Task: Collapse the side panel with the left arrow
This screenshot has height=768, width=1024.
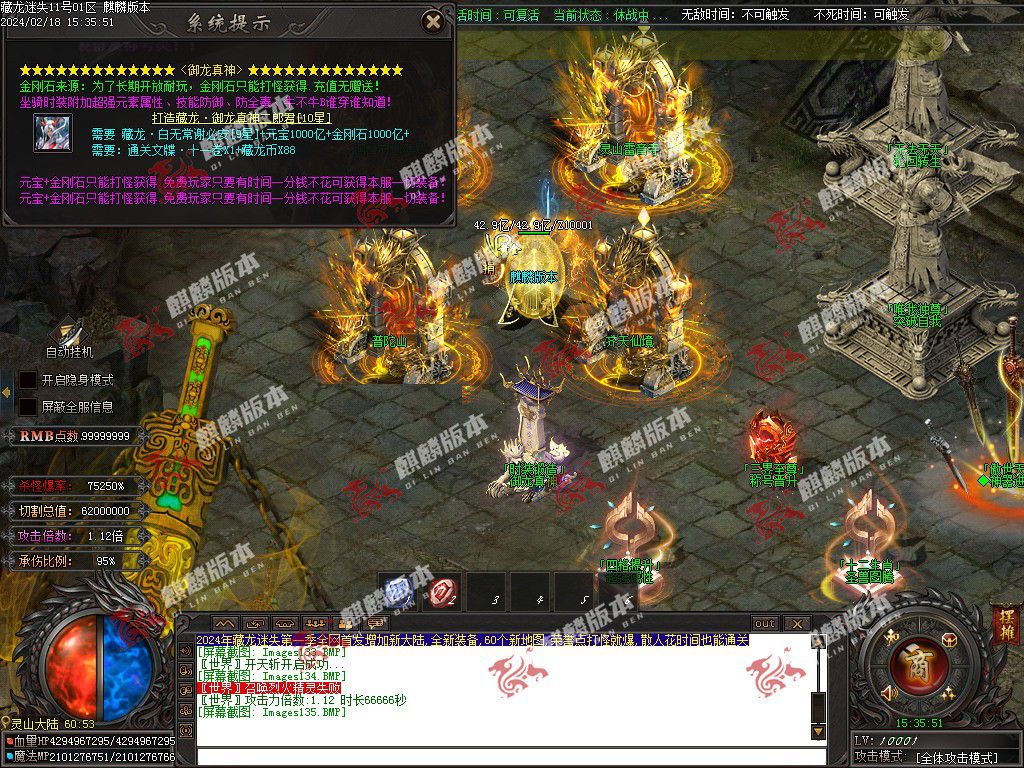Action: [5, 392]
